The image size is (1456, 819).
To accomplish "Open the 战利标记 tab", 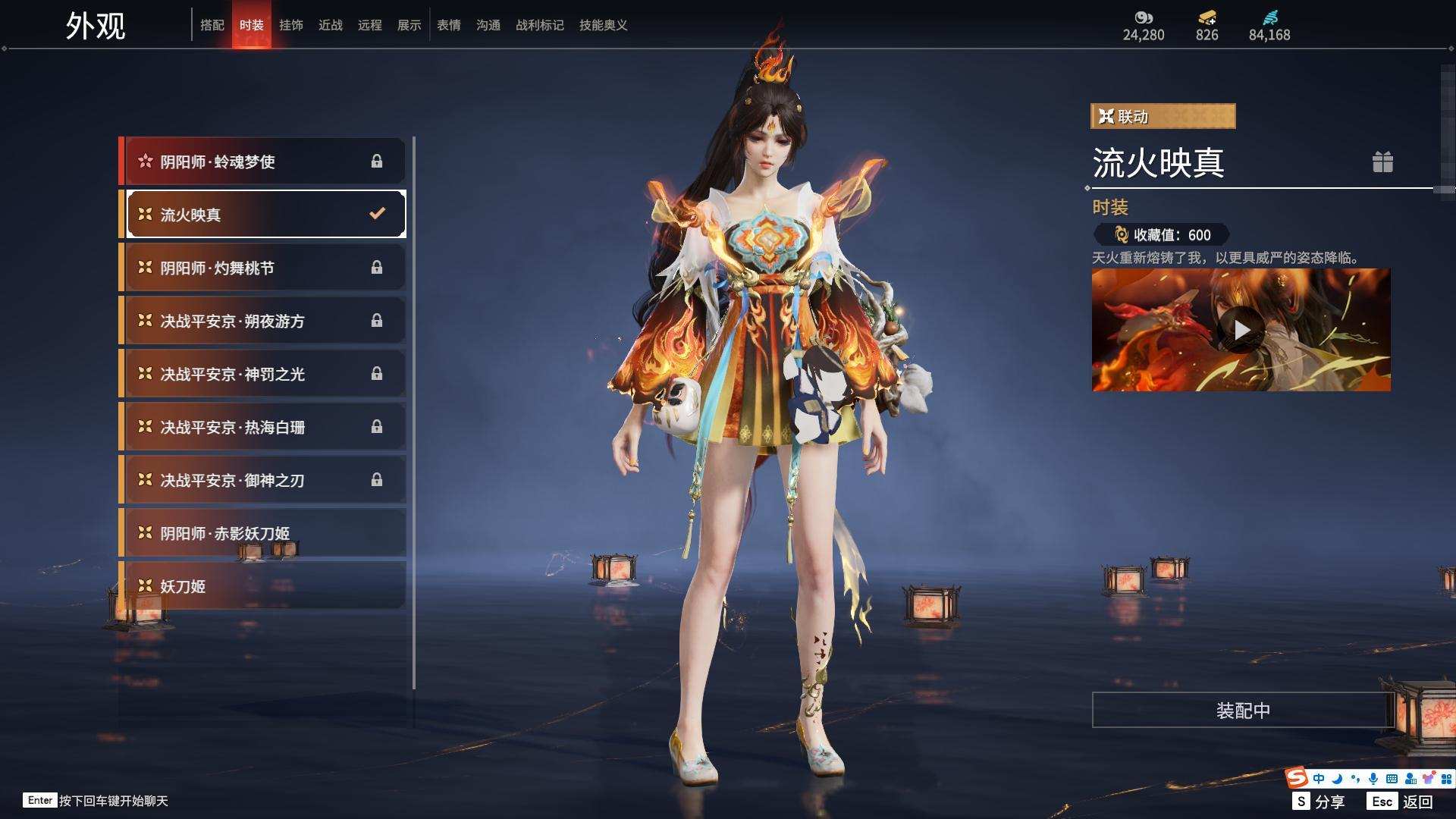I will pyautogui.click(x=540, y=25).
